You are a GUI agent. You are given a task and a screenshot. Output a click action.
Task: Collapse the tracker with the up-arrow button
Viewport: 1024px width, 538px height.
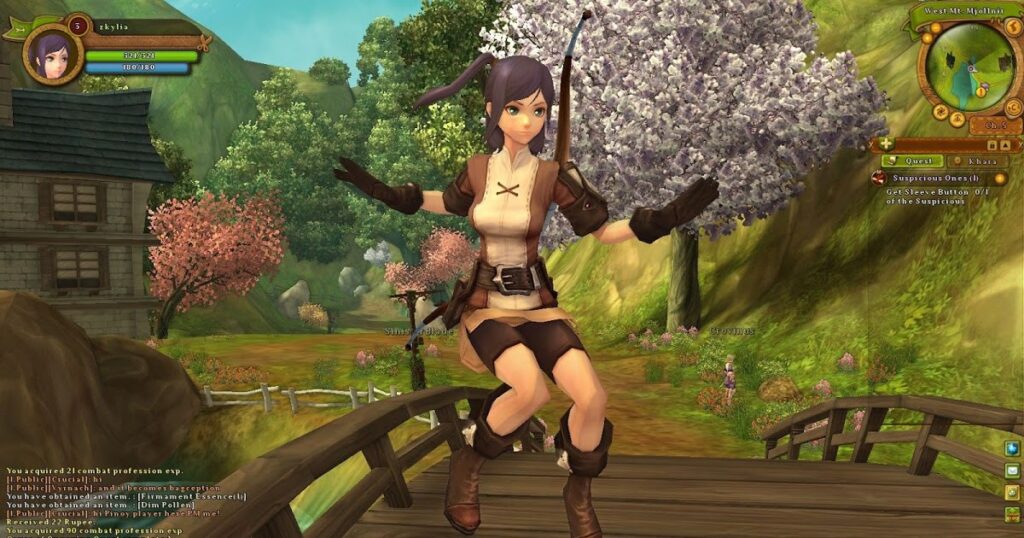click(1007, 144)
